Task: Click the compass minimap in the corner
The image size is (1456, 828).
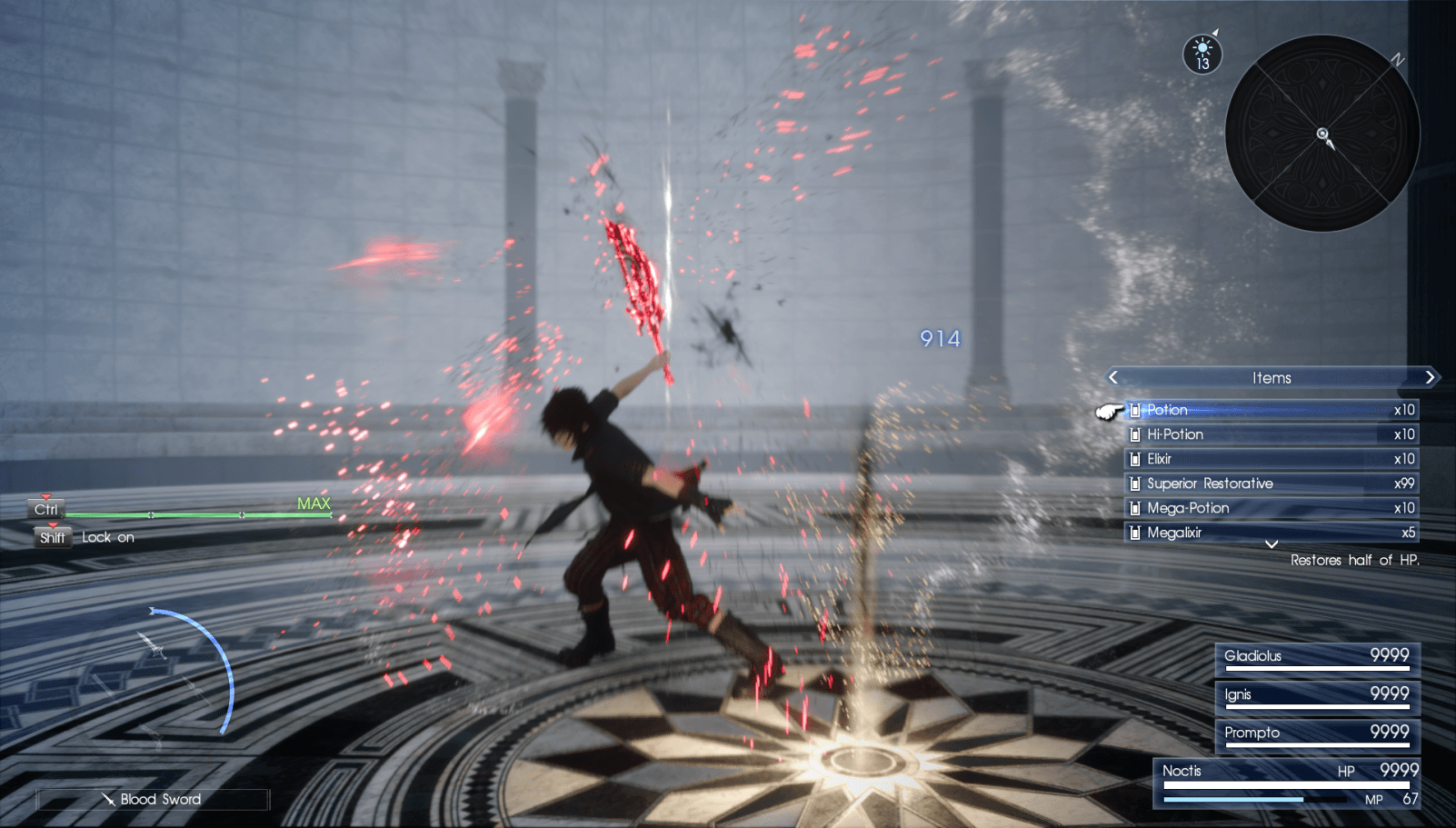Action: tap(1320, 133)
